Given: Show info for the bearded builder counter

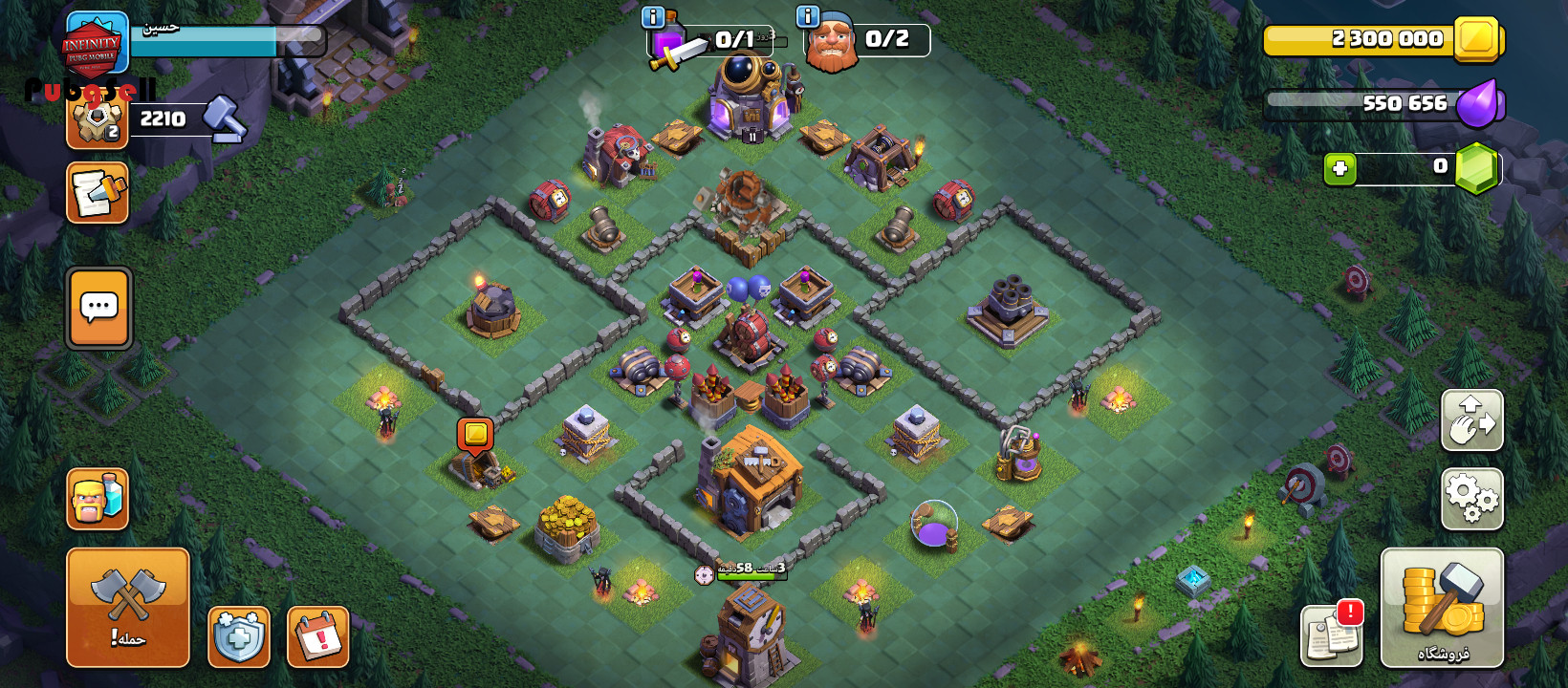Looking at the screenshot, I should (808, 16).
